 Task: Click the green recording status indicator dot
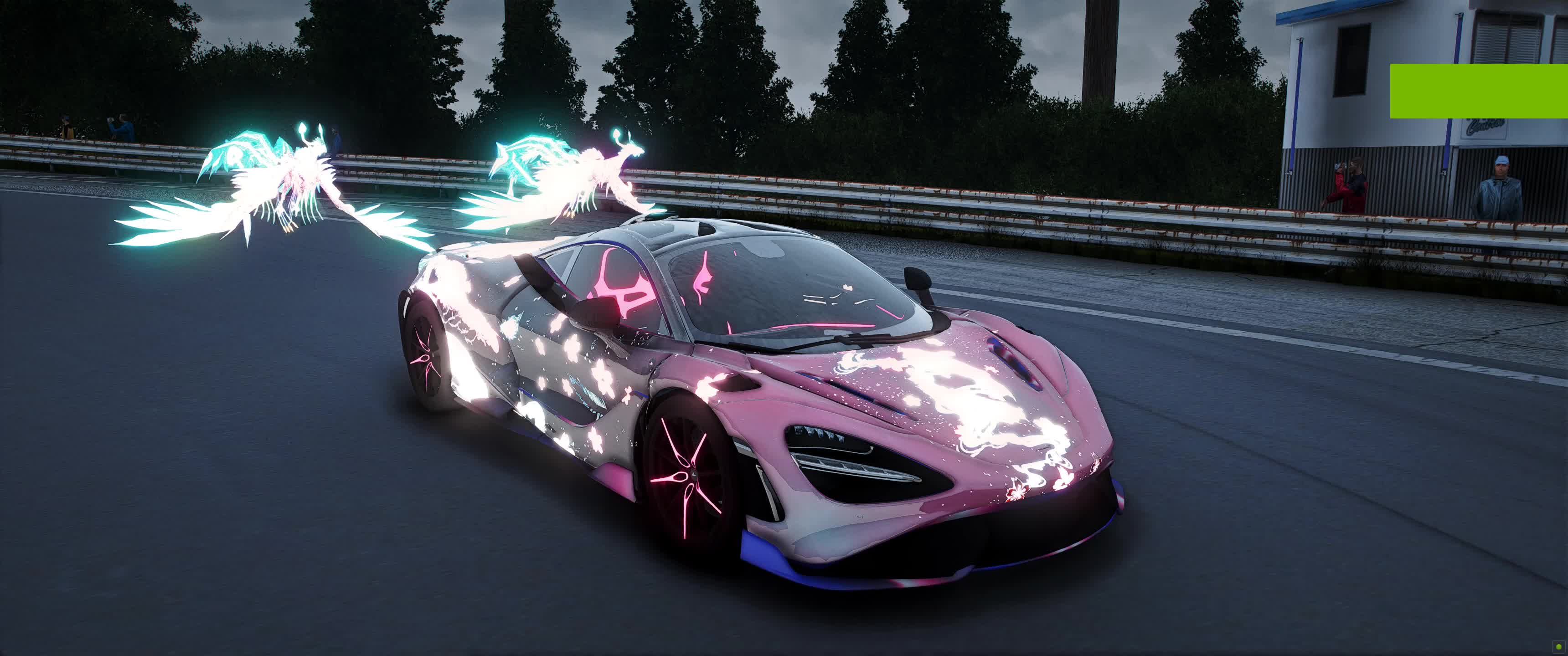pos(1558,646)
